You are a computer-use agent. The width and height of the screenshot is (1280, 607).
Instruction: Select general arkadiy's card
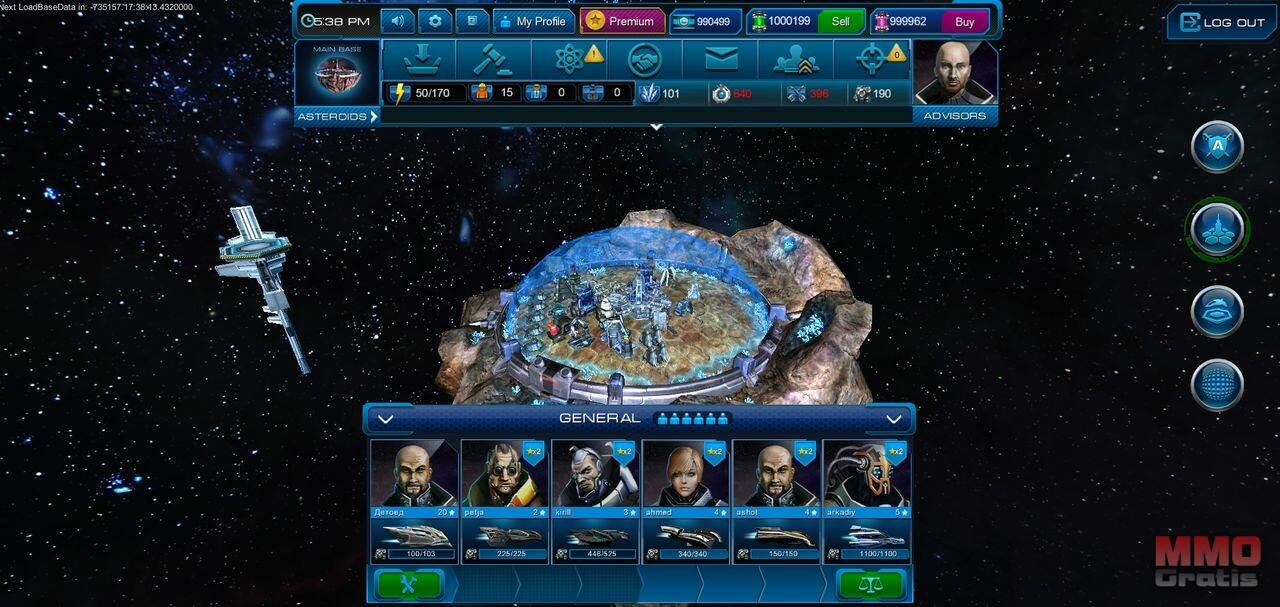click(866, 500)
